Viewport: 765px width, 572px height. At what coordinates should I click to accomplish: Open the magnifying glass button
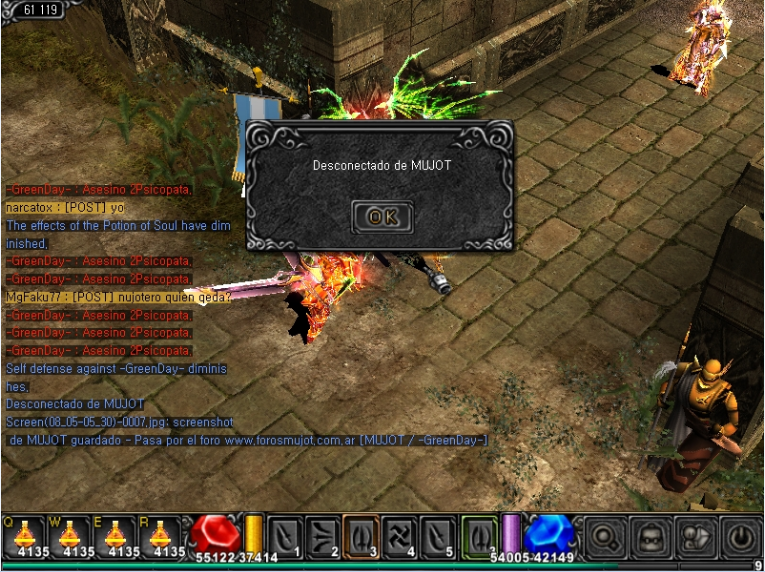click(604, 537)
